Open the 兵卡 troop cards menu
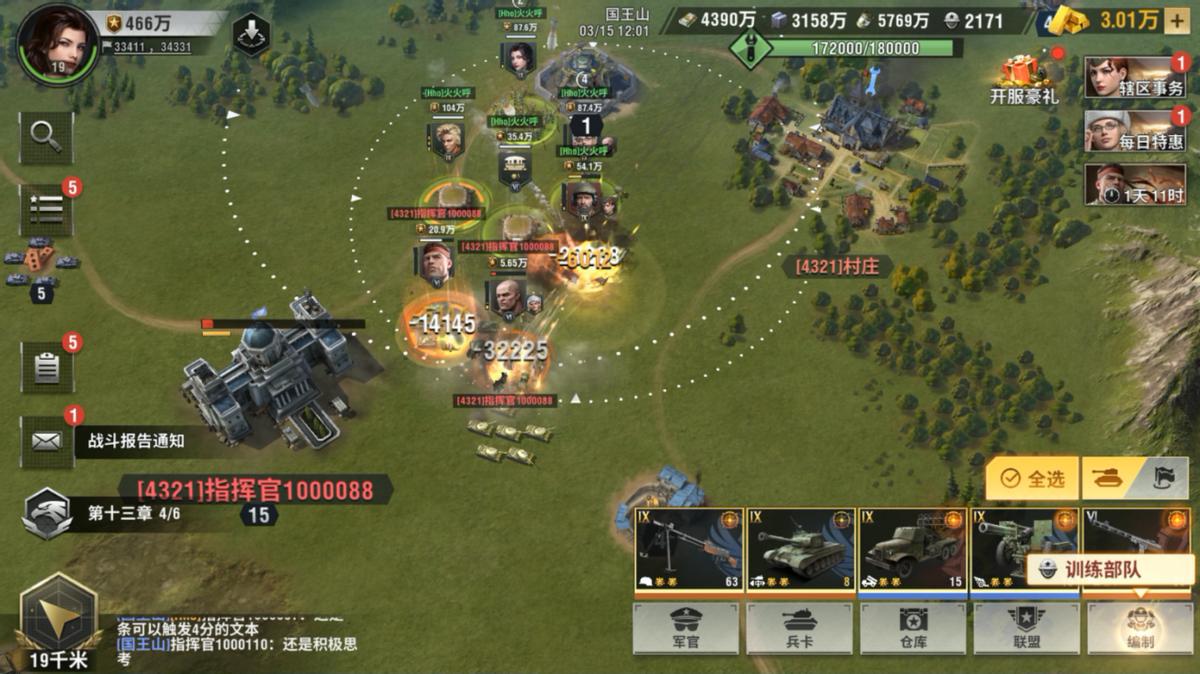Screen dimensions: 1200x674 [x=799, y=628]
